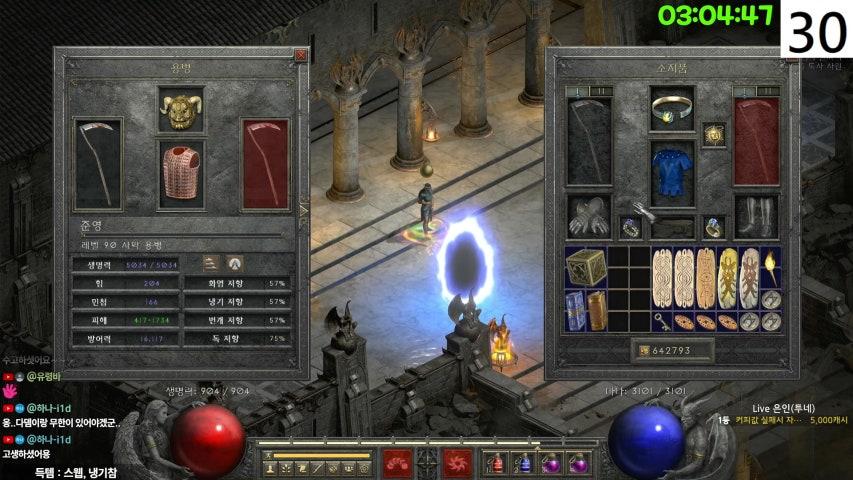853x480 pixels.
Task: Click the mercenary panel side arrow
Action: [304, 209]
